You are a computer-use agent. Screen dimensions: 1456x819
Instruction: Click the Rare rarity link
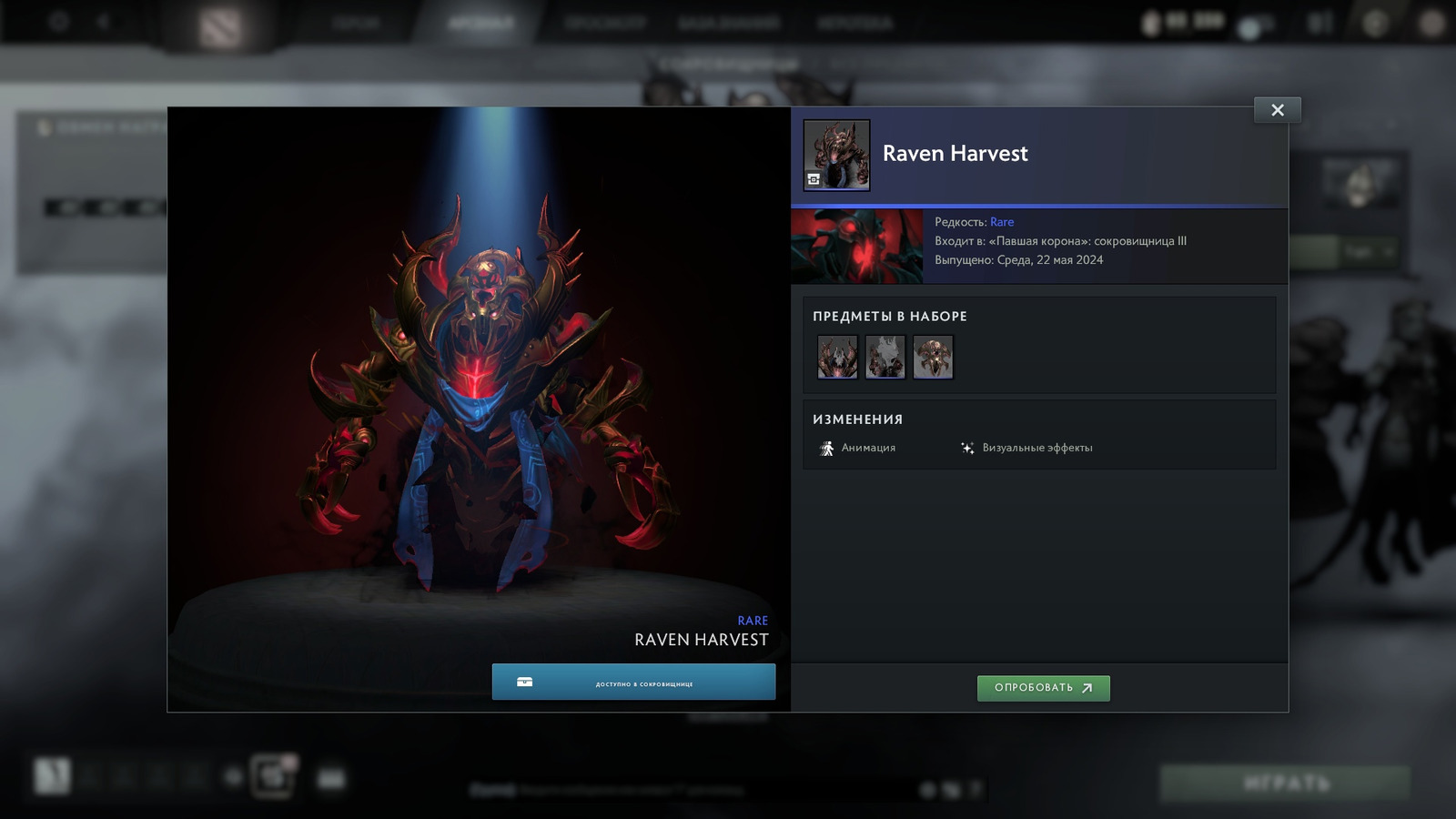click(1001, 222)
